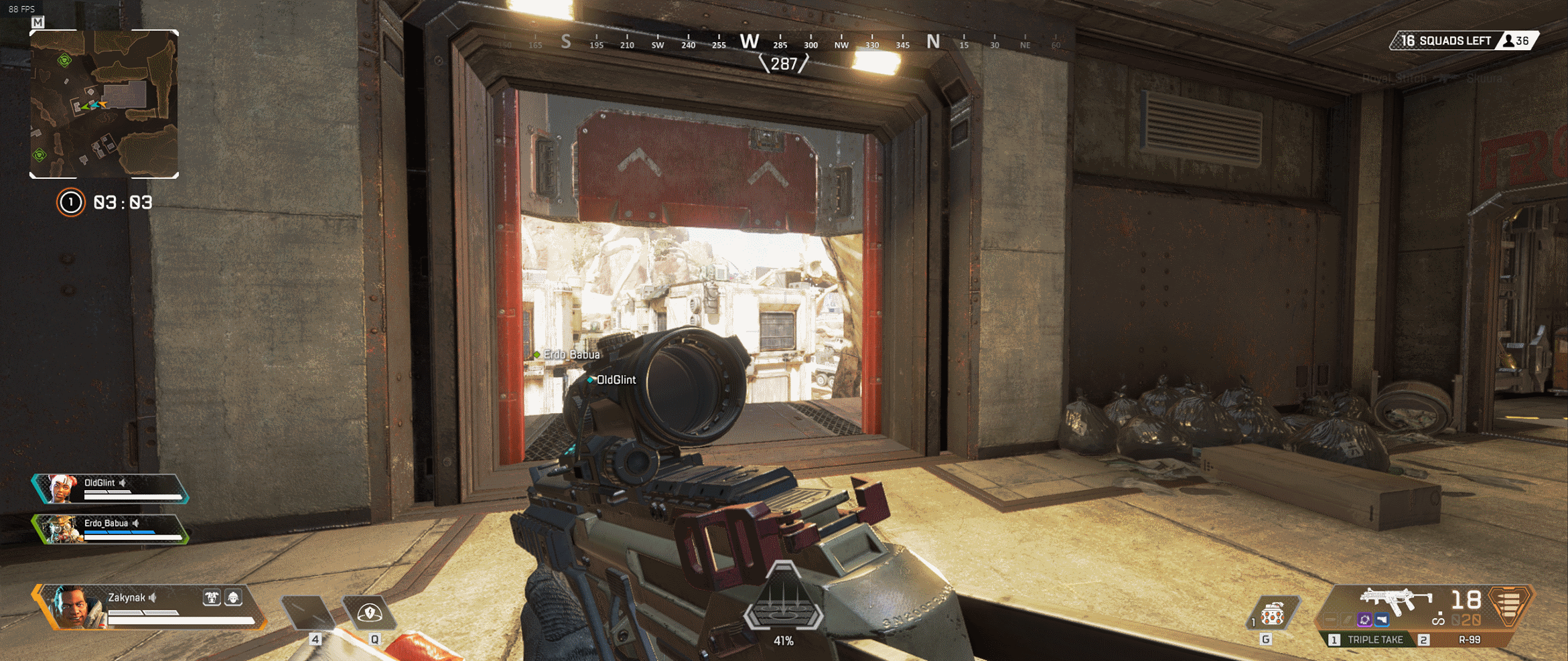Select teammate Erdo_Babua's squad banner
Viewport: 1568px width, 661px height.
[111, 529]
